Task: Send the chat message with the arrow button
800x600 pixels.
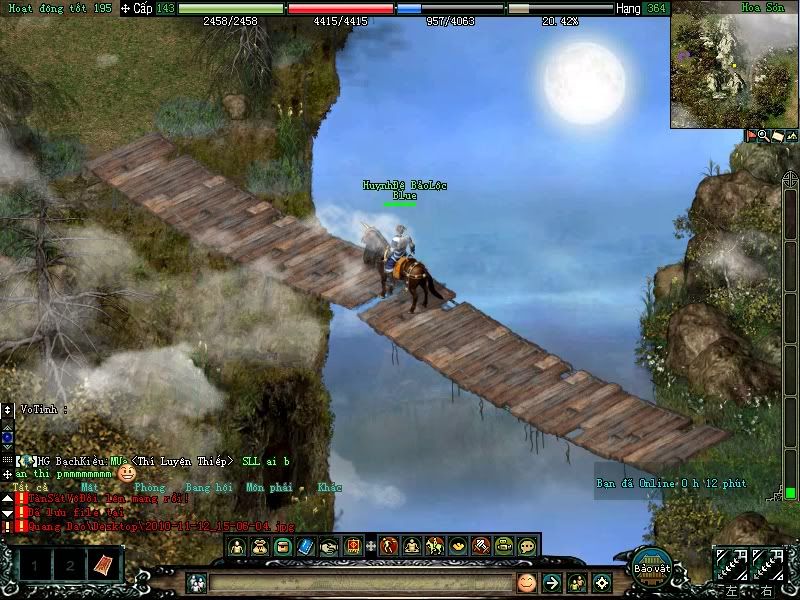Action: pyautogui.click(x=551, y=582)
